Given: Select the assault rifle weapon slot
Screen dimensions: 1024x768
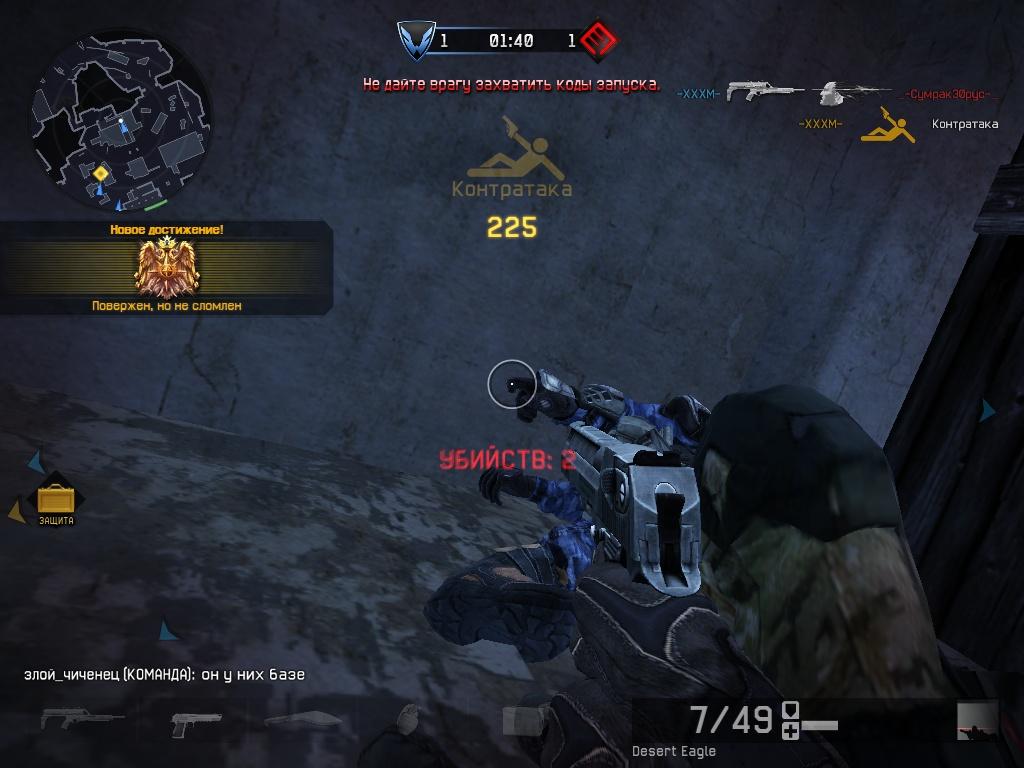Looking at the screenshot, I should 82,718.
